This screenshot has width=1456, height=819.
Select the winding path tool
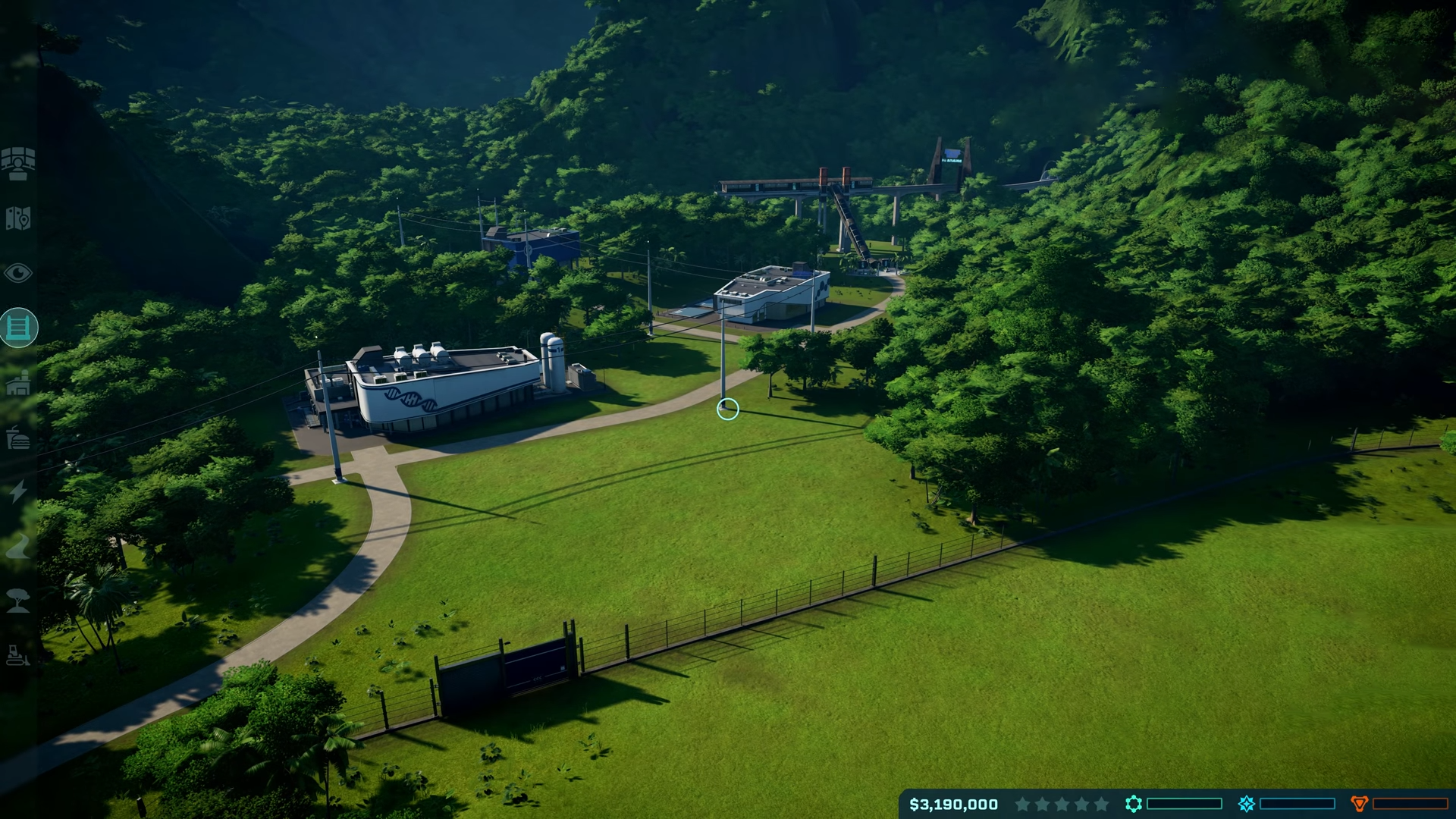(18, 546)
